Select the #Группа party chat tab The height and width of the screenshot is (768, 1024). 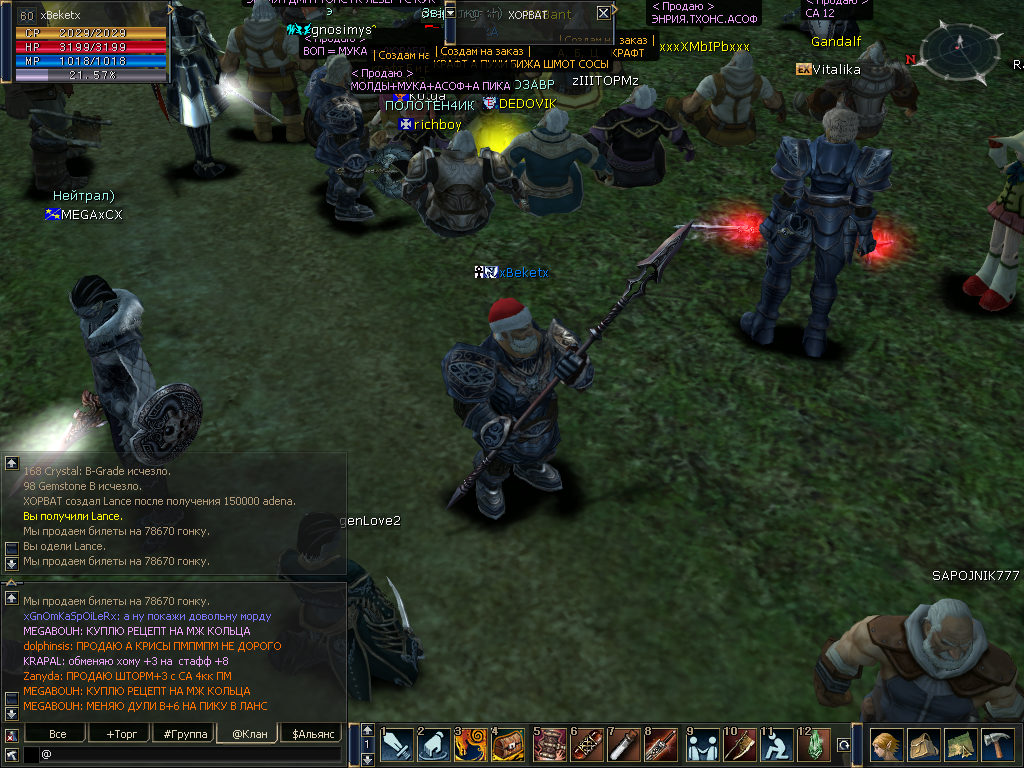pos(185,734)
